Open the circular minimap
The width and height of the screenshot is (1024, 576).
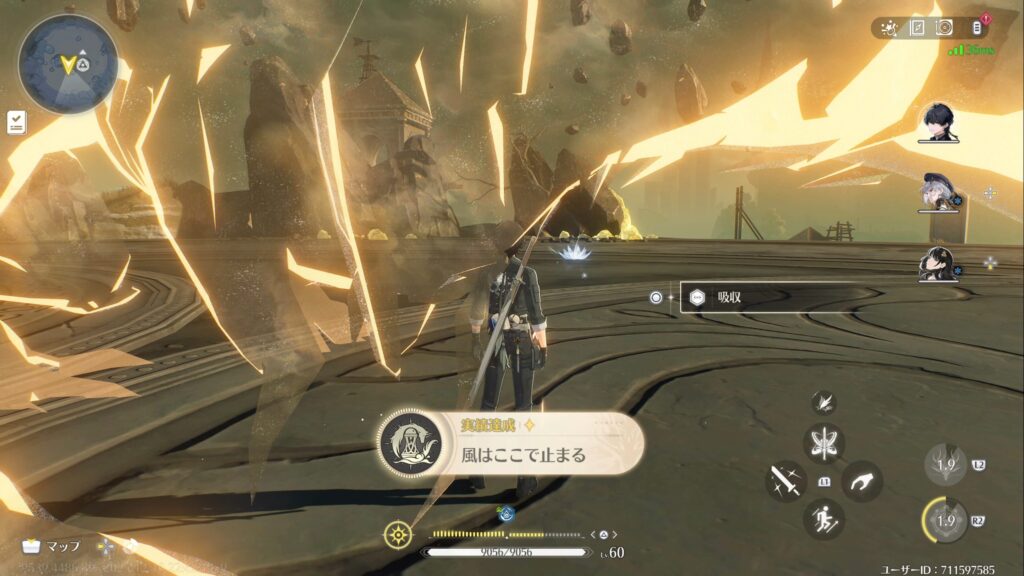pyautogui.click(x=68, y=64)
